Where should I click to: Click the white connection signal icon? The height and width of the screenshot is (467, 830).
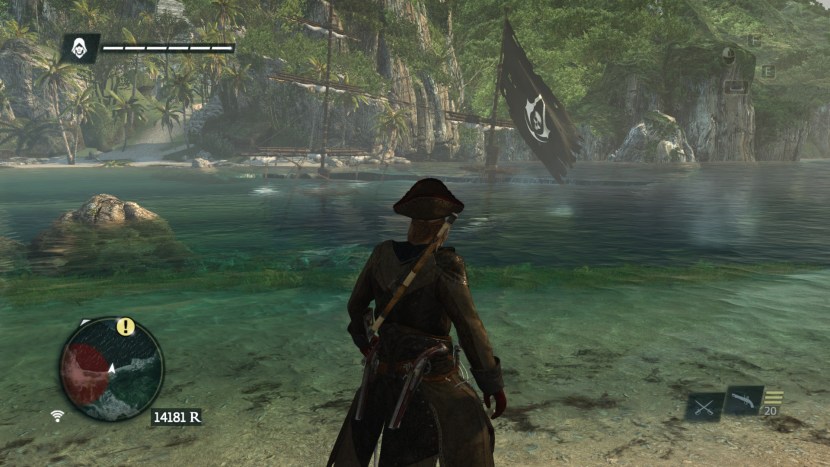59,415
